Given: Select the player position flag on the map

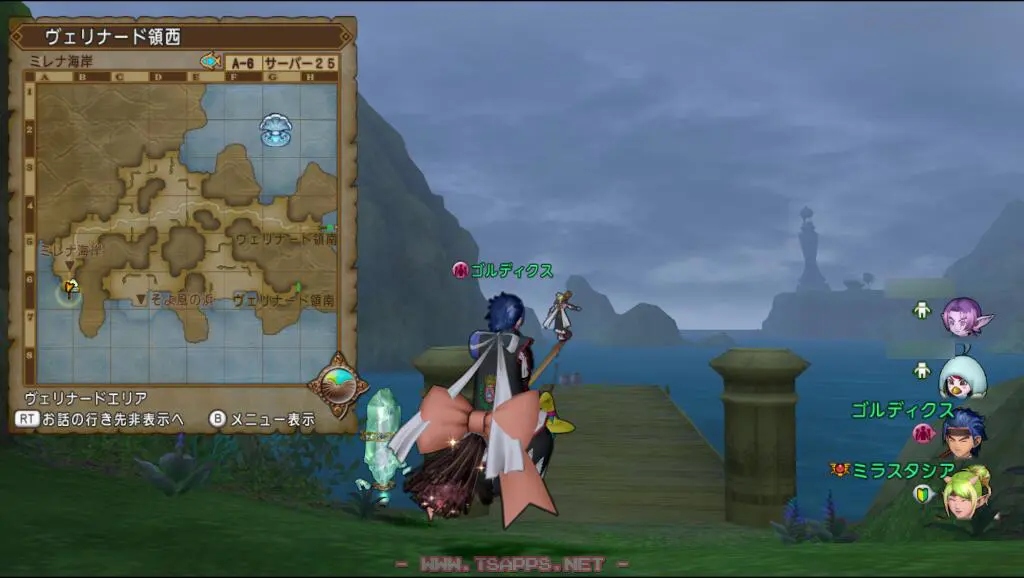Looking at the screenshot, I should pos(70,290).
